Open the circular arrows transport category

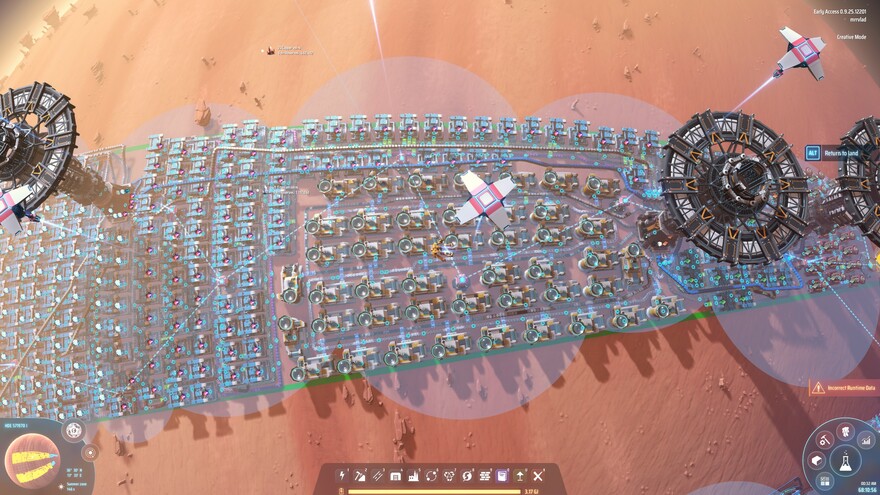coord(432,476)
